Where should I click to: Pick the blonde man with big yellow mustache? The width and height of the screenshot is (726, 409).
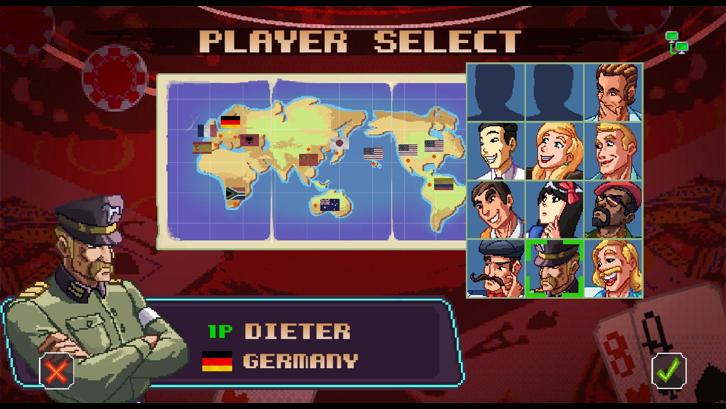(614, 267)
